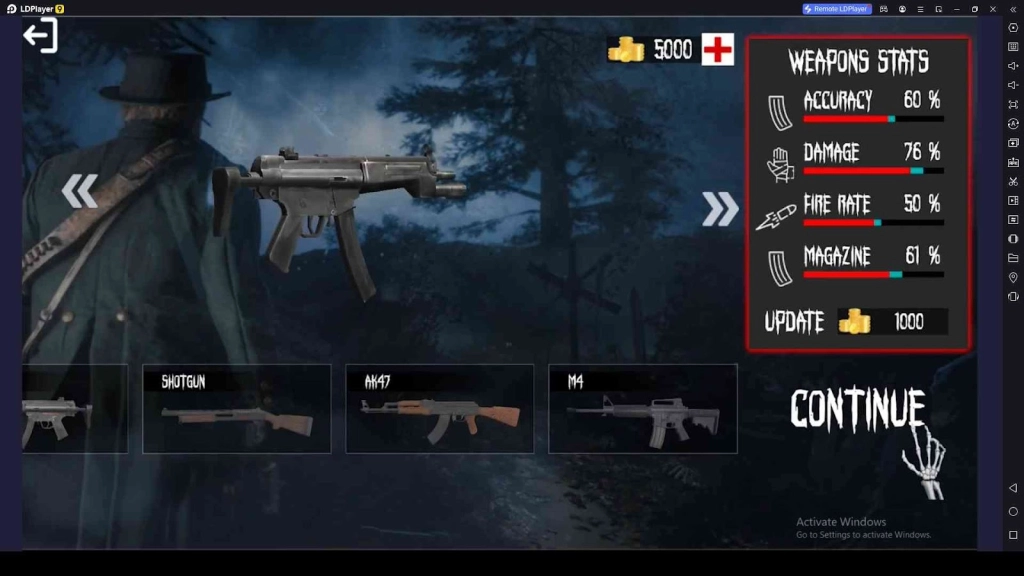Go back using the exit arrow icon
Screen dimensions: 1024x576
tap(40, 36)
